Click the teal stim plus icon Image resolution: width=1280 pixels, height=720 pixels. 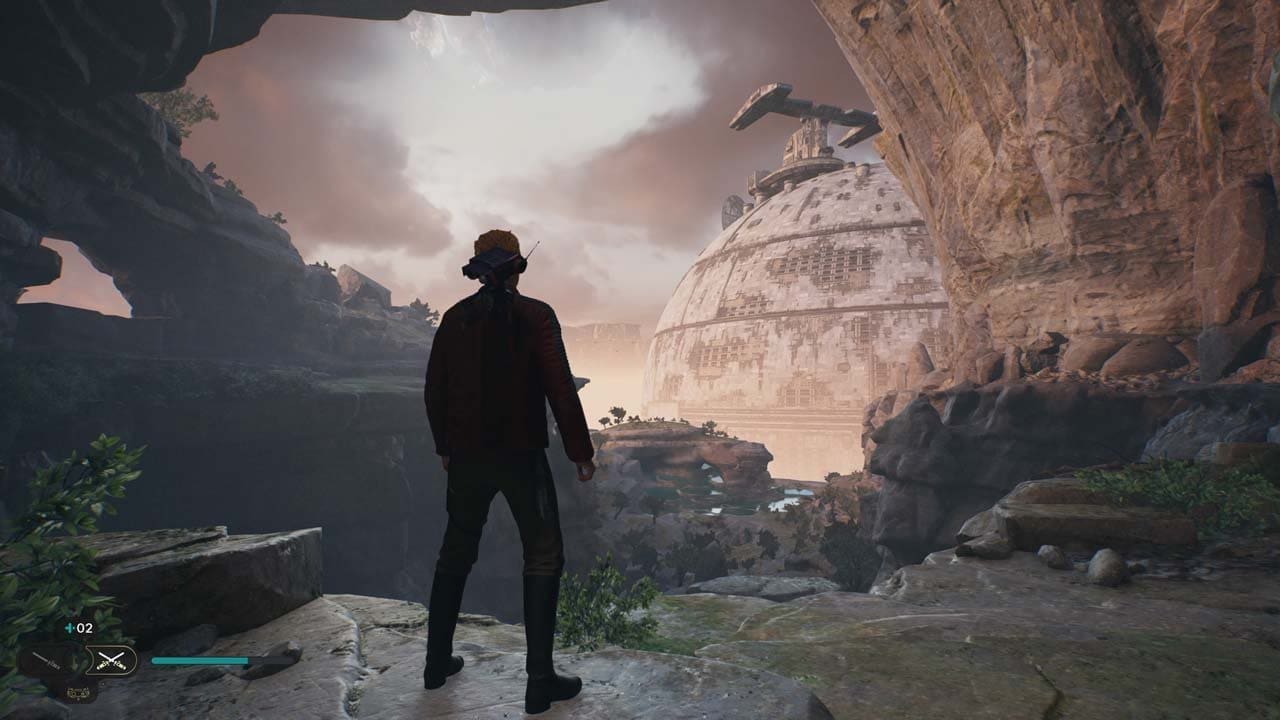tap(69, 628)
